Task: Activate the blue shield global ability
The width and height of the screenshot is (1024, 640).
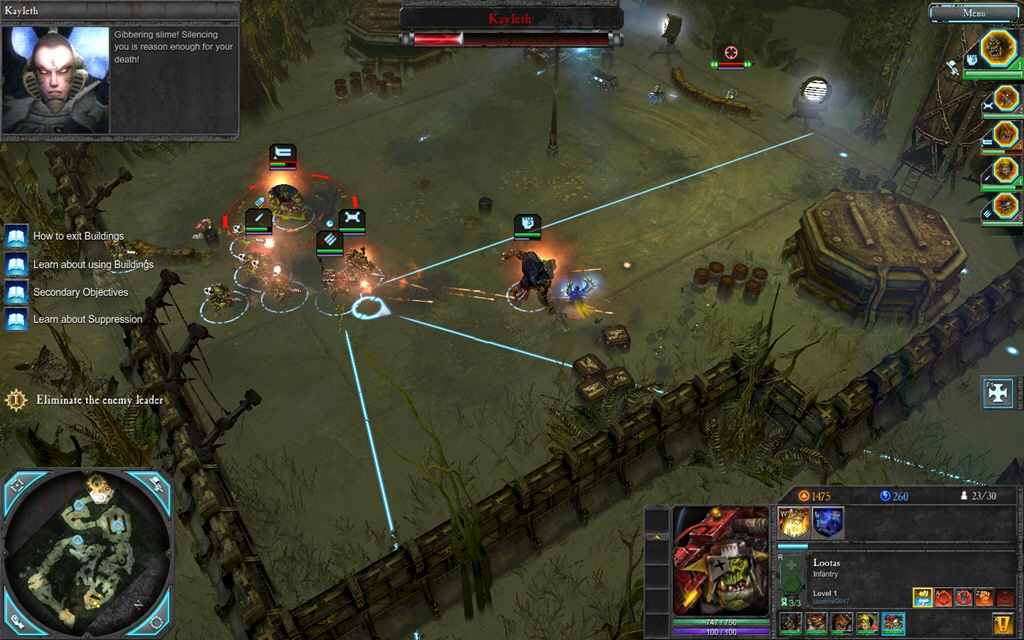Action: pos(829,522)
